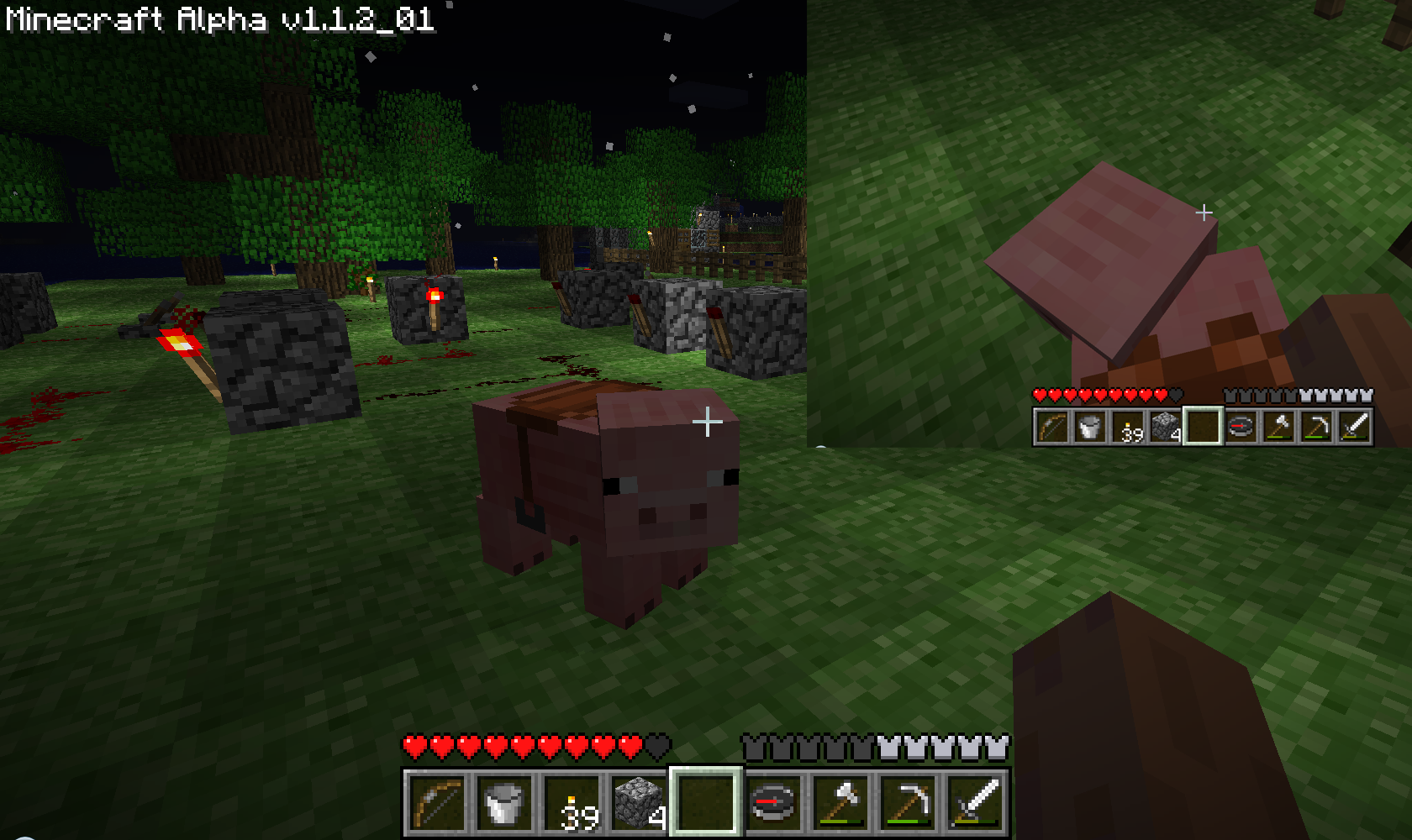This screenshot has width=1412, height=840.
Task: Equip the iron sword from the large main hotbar
Action: (x=975, y=802)
